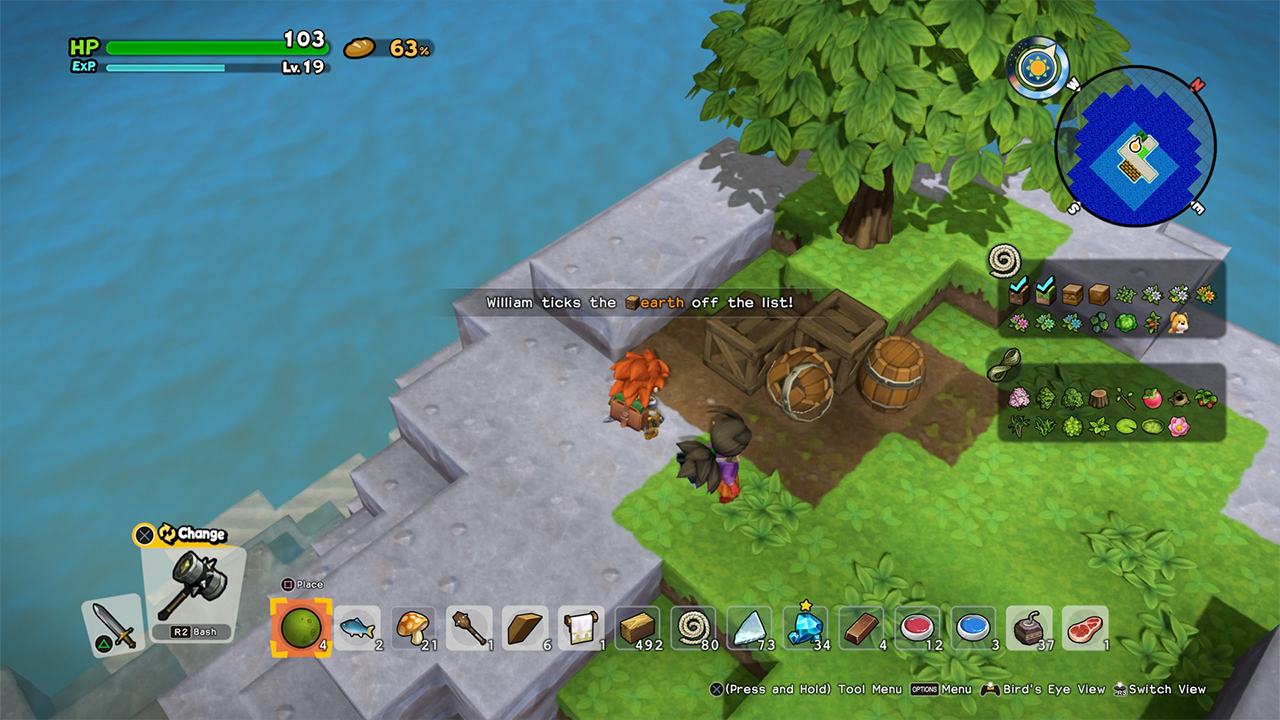Select the white towel rack slot
1280x720 pixels.
[x=581, y=627]
